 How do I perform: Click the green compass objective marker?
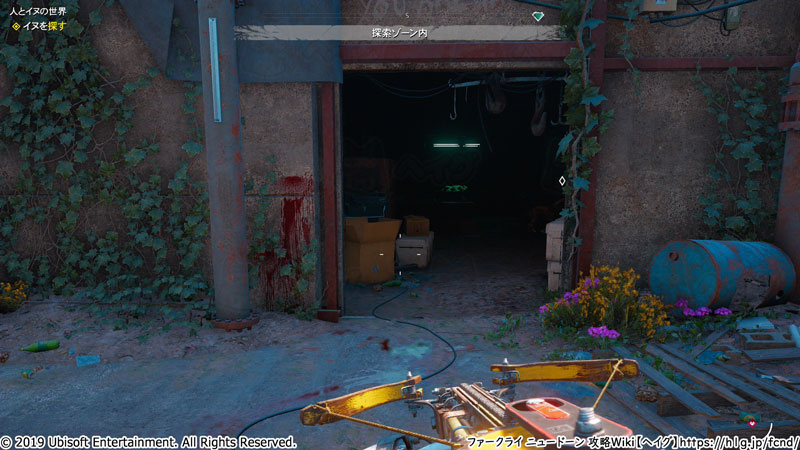(x=538, y=16)
